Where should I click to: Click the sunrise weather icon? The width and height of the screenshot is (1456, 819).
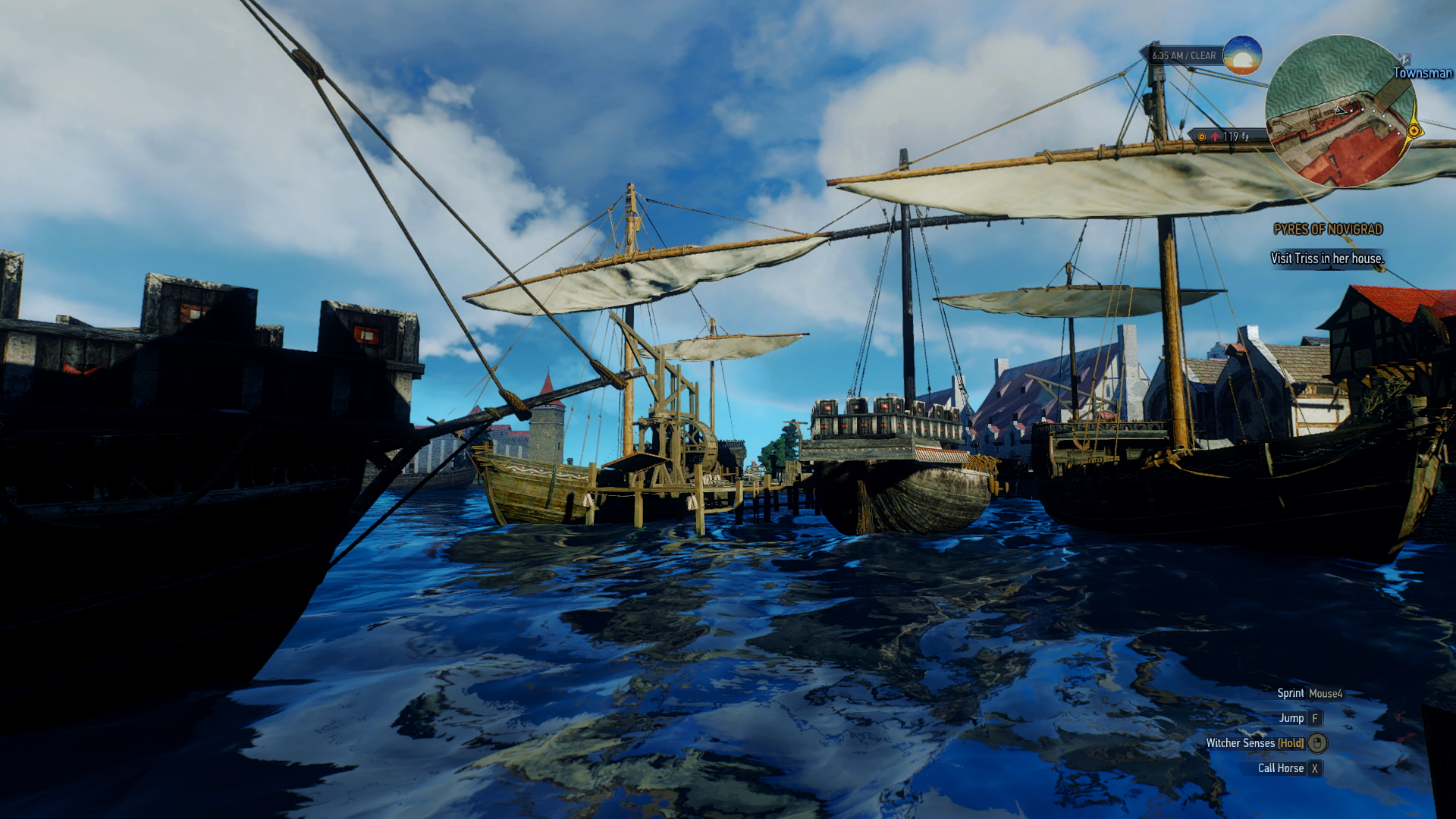click(x=1242, y=55)
